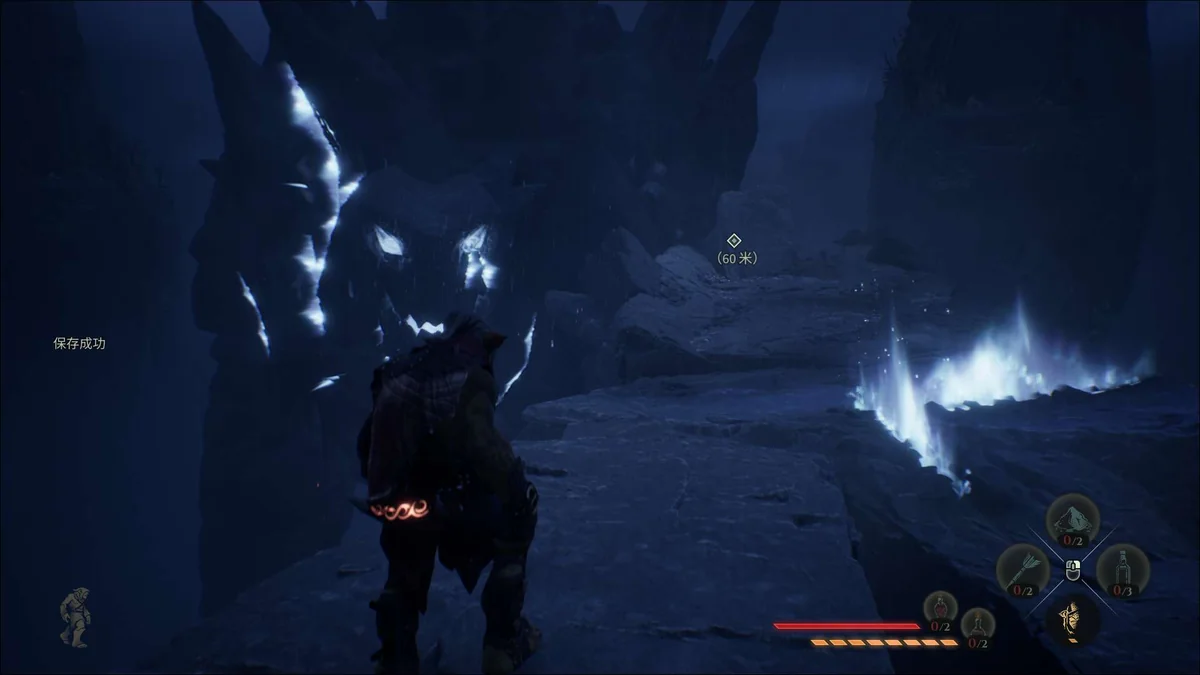Use the dark potion bottle beside the stamina bar
The image size is (1200, 675).
[978, 624]
